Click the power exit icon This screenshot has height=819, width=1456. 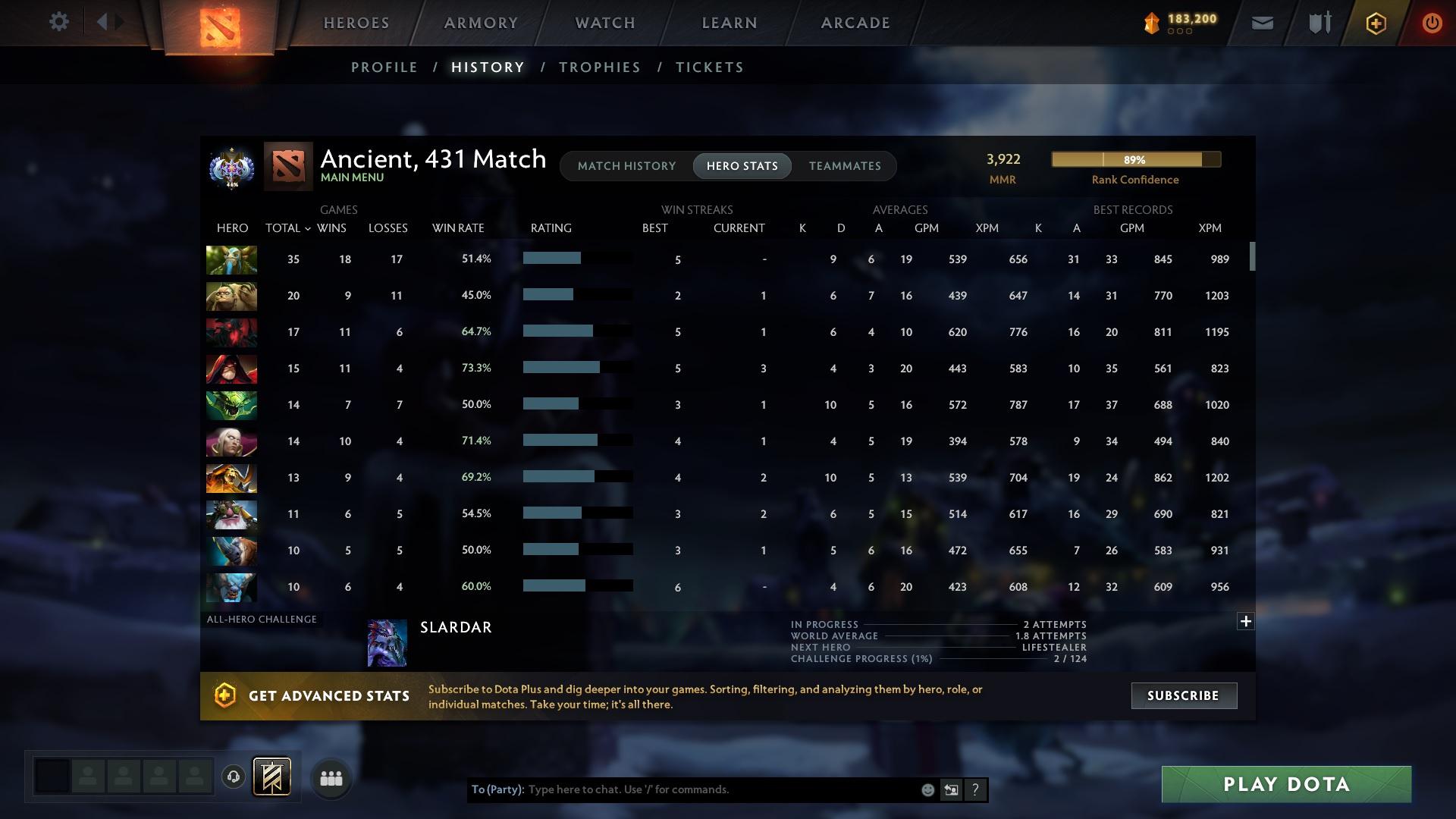(1432, 23)
